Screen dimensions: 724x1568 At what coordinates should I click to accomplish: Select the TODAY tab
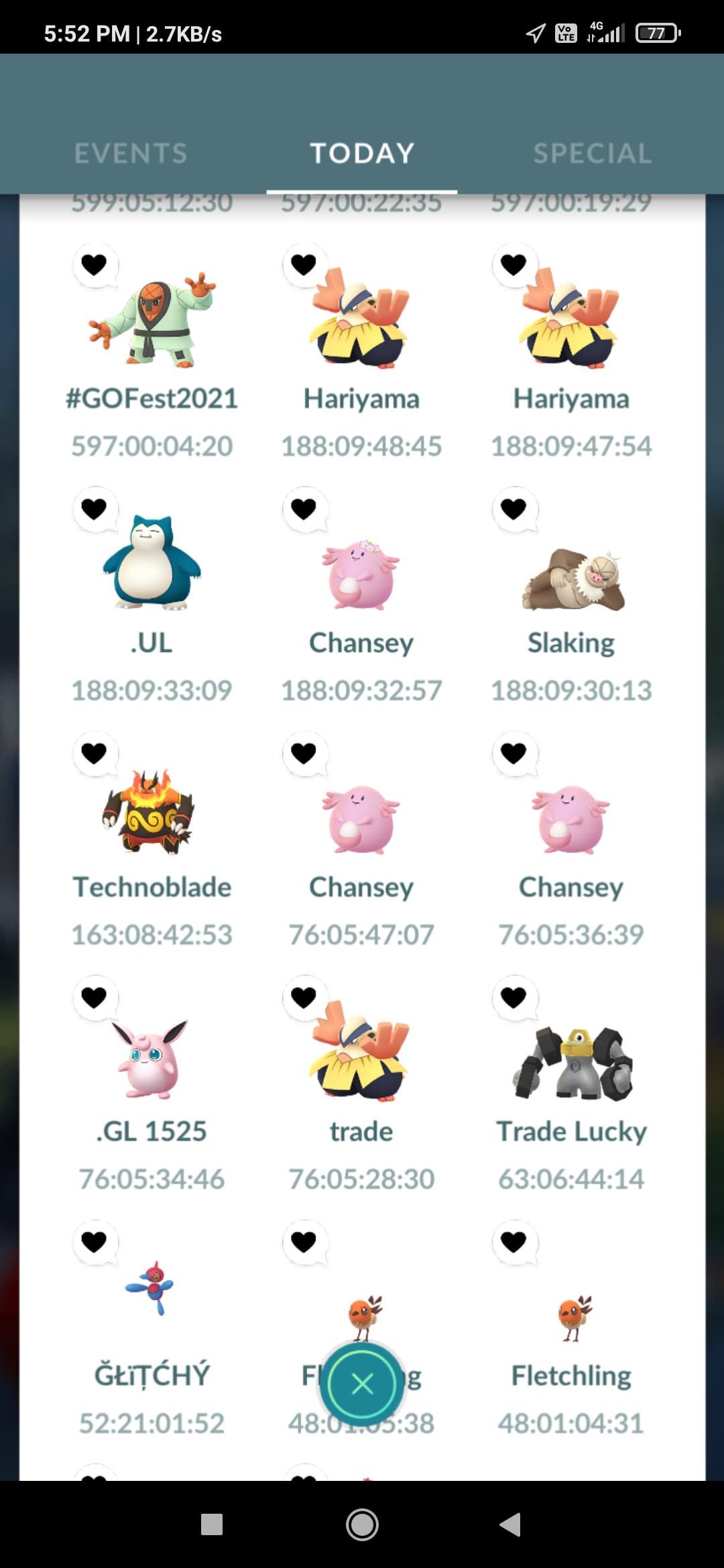(x=362, y=153)
